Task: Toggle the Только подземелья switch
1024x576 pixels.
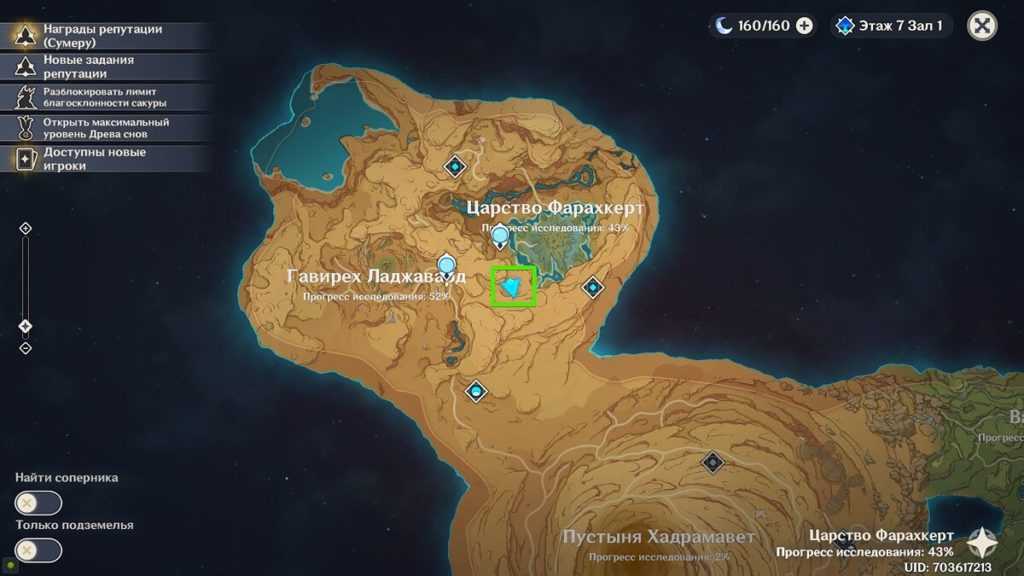Action: tap(38, 550)
